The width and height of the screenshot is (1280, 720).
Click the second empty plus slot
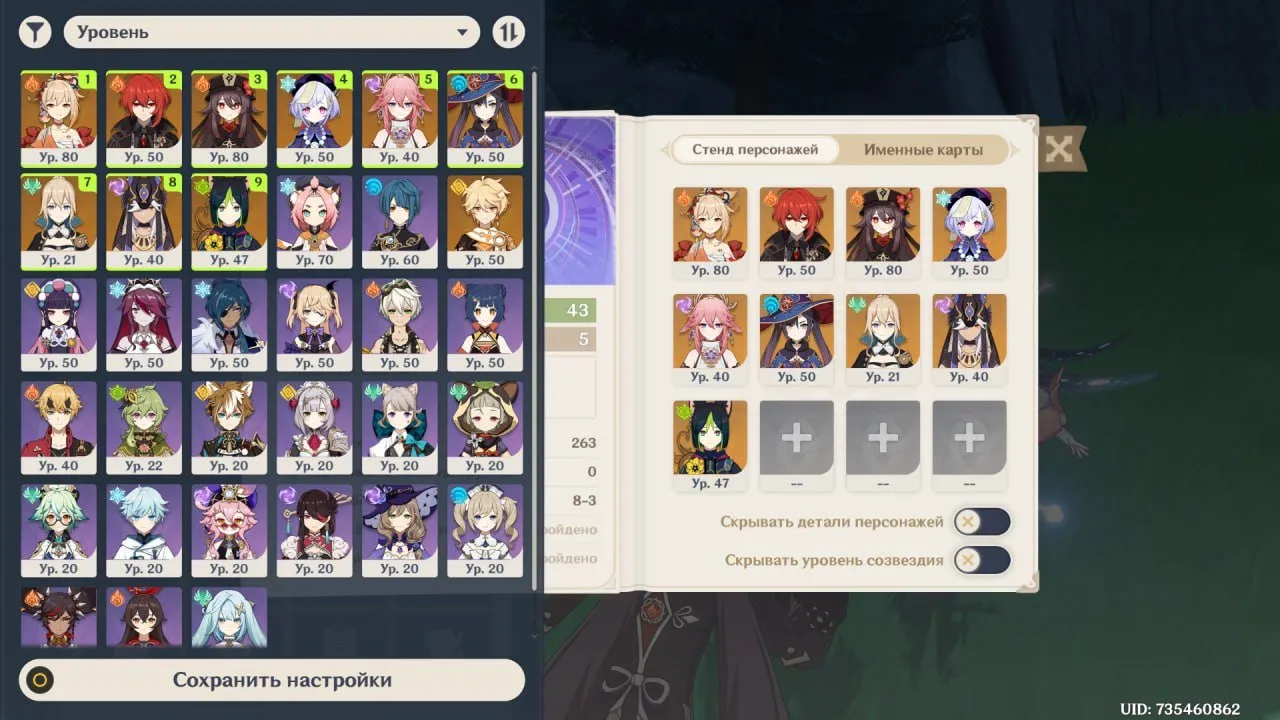click(x=882, y=436)
